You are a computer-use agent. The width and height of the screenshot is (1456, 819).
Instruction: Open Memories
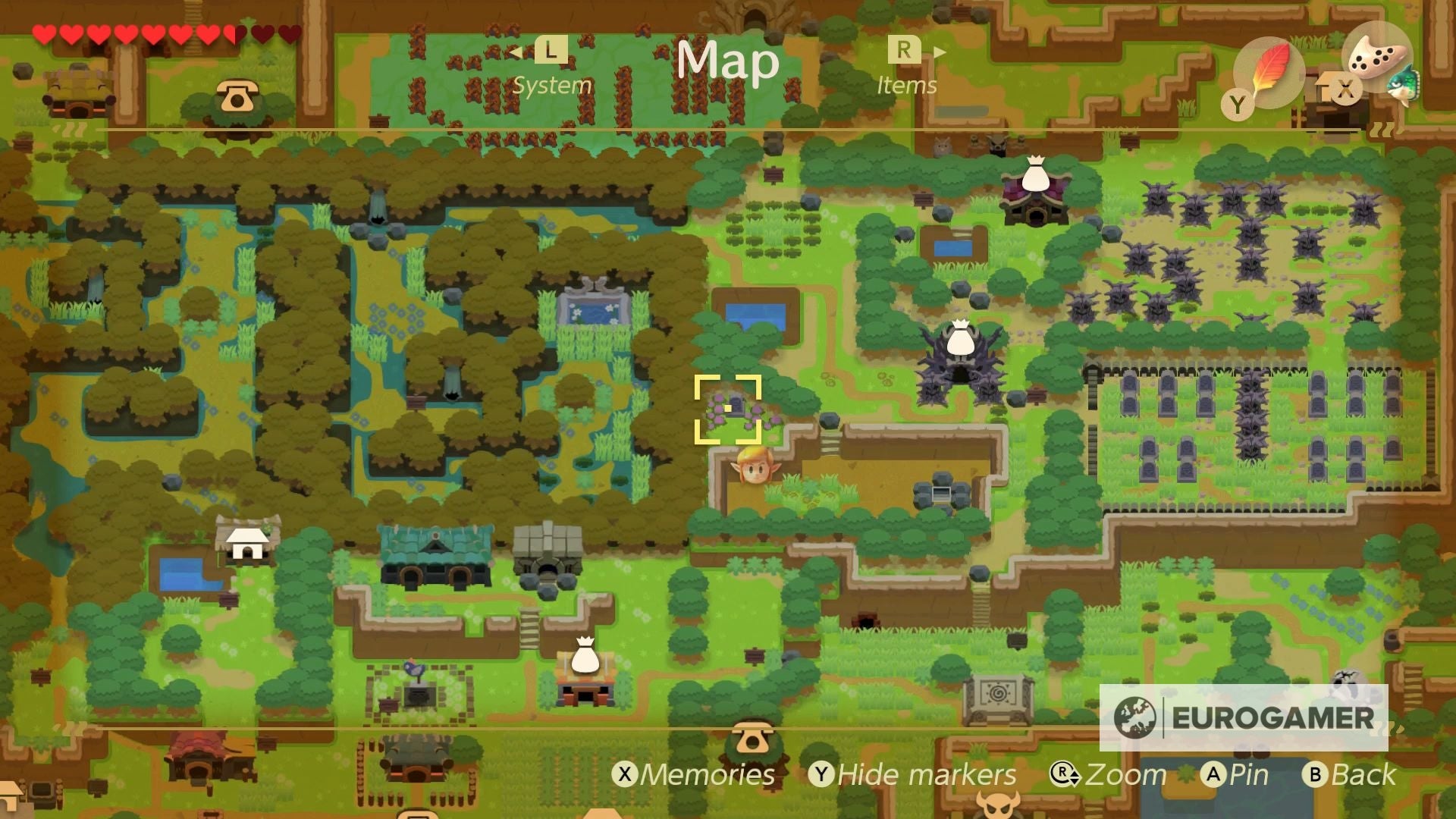696,775
